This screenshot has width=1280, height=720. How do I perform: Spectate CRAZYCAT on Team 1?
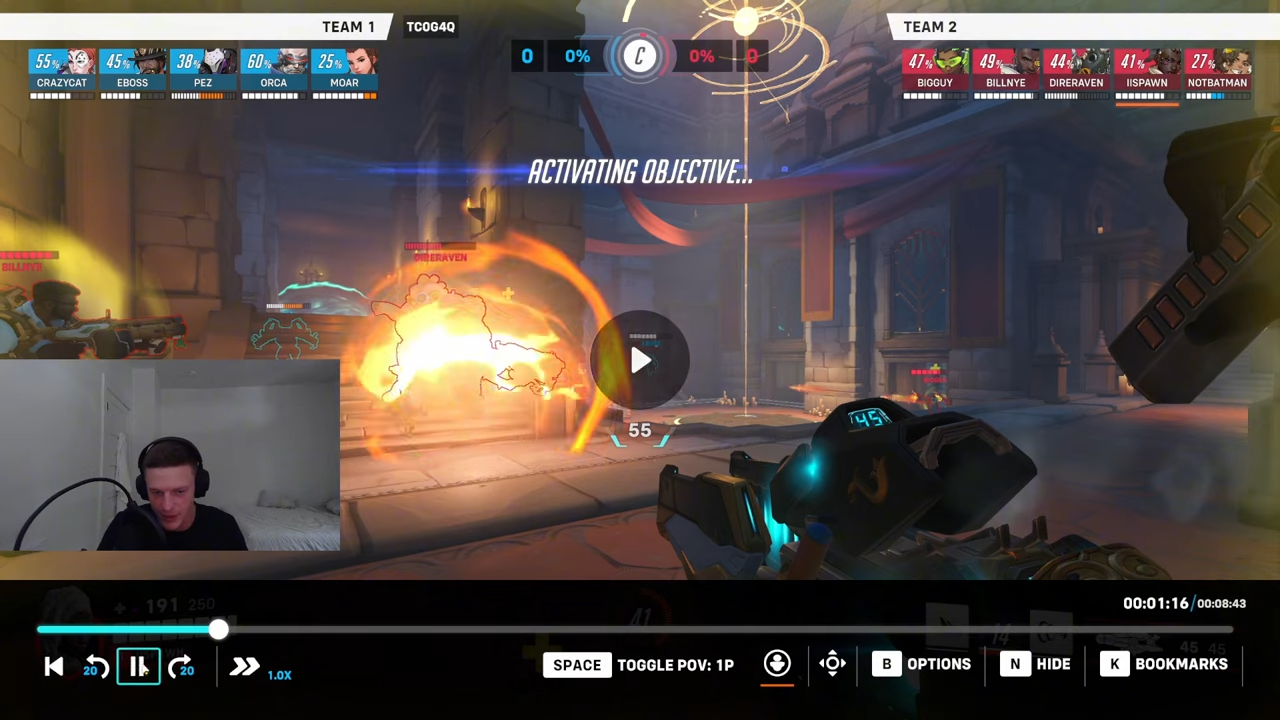click(62, 70)
